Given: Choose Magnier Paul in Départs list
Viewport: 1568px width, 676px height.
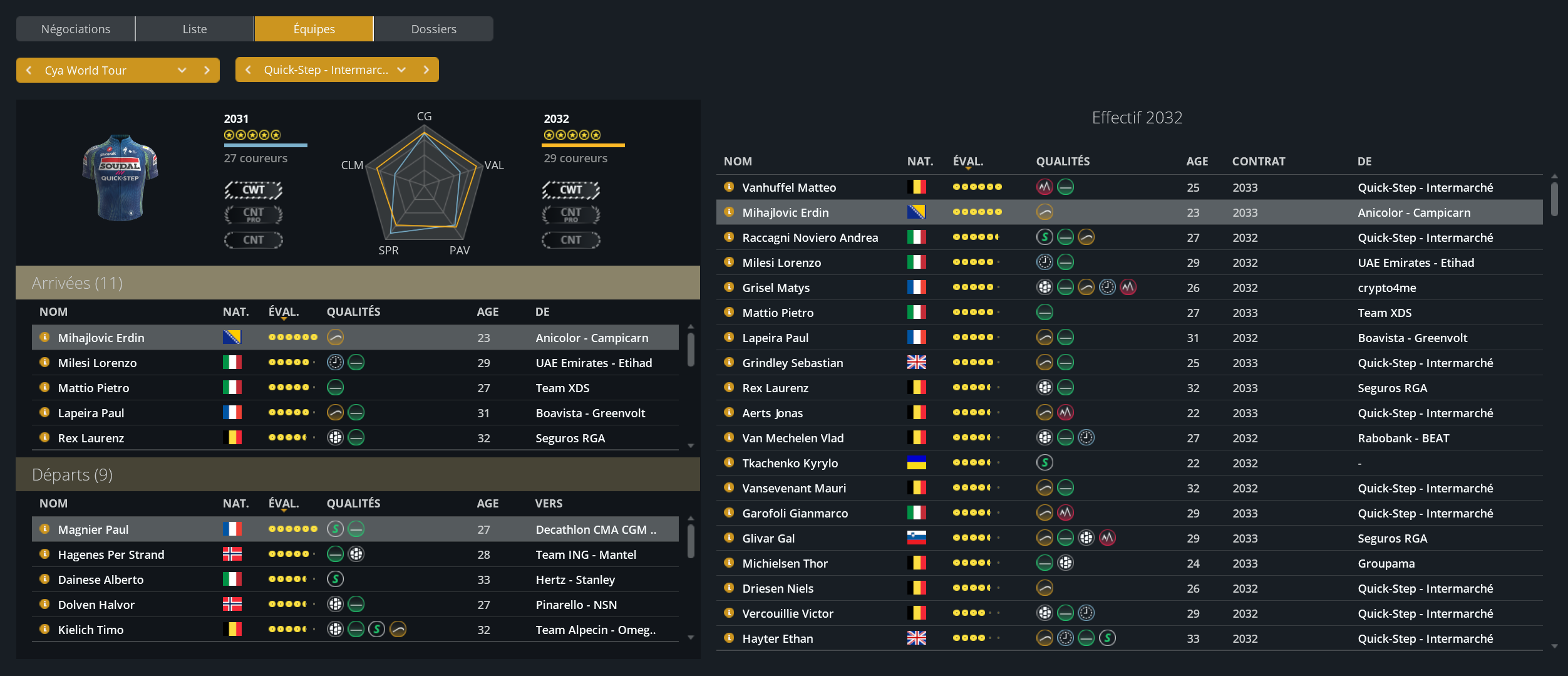Looking at the screenshot, I should coord(93,529).
